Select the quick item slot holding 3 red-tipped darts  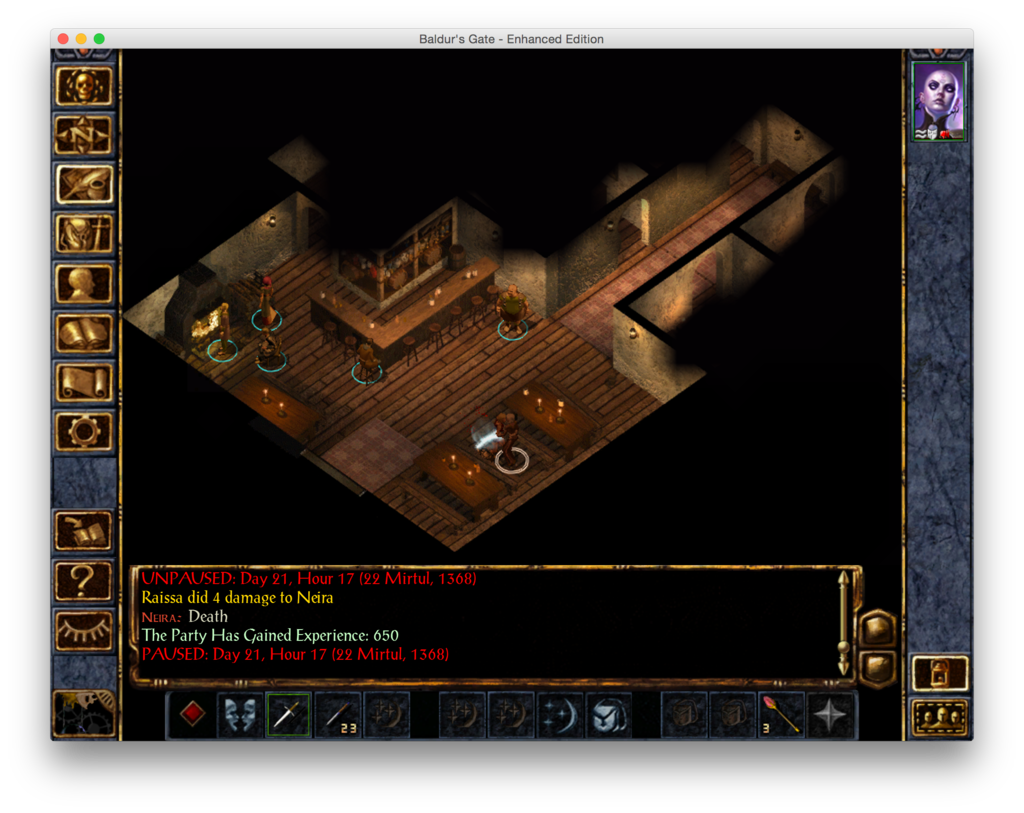pos(782,715)
